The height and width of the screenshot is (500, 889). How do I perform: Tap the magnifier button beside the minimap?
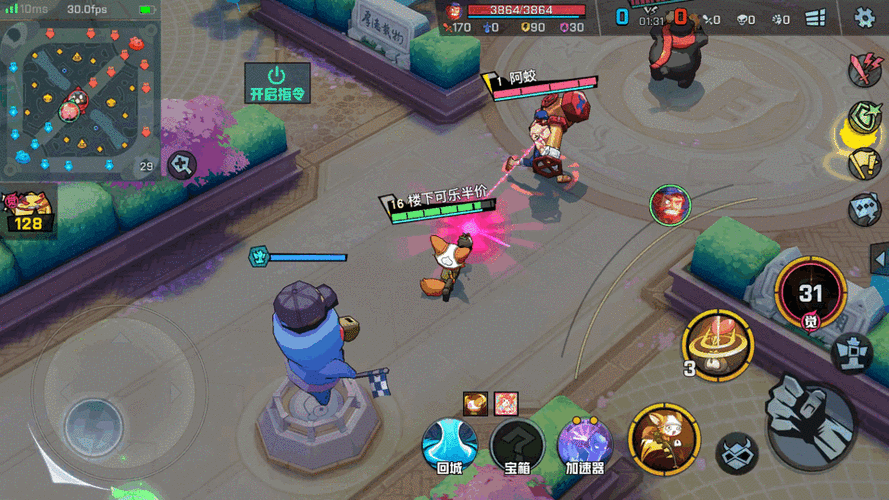pyautogui.click(x=182, y=165)
